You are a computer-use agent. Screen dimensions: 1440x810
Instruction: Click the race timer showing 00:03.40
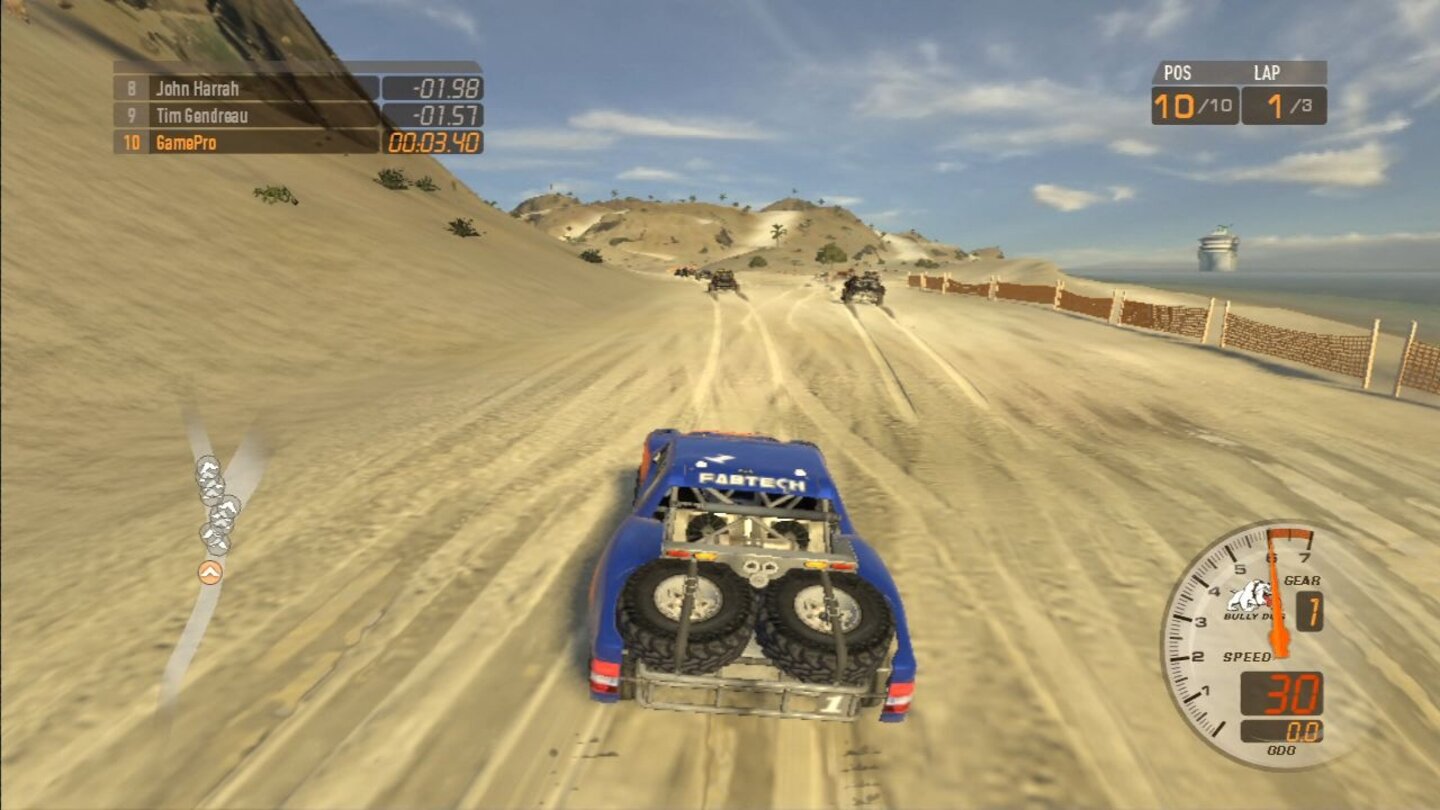(x=435, y=144)
